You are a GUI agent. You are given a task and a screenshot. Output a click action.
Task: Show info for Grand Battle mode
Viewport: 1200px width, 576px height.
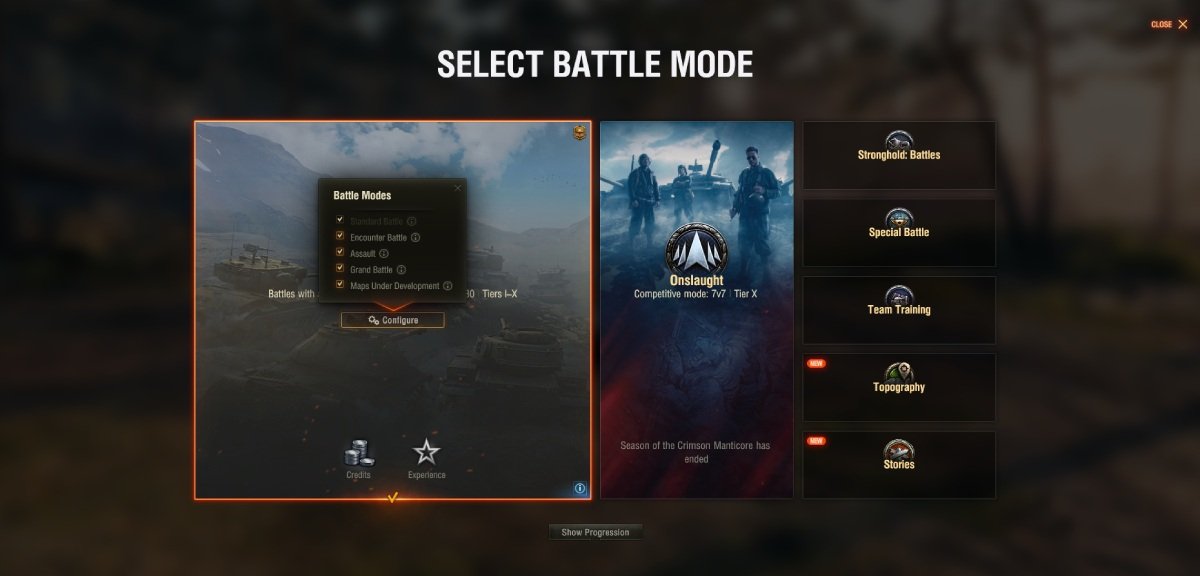pos(401,270)
